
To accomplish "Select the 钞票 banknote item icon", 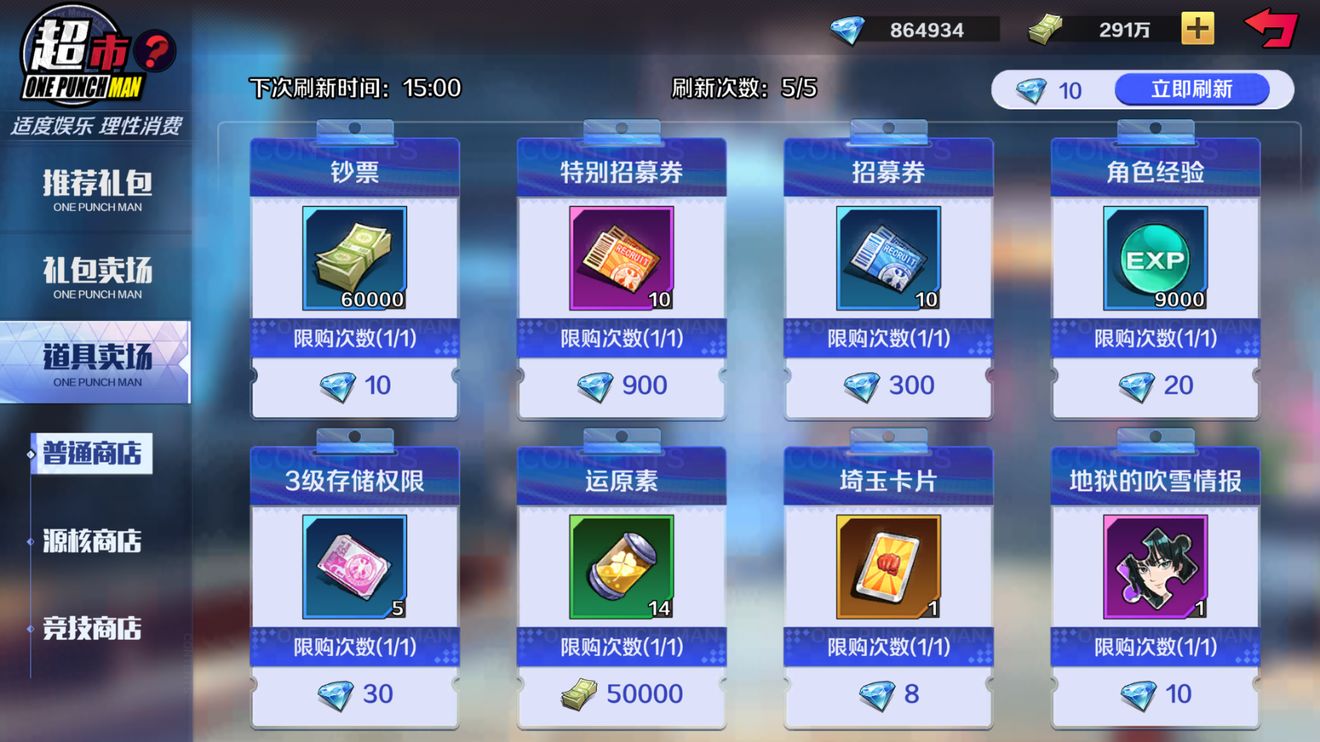I will [x=353, y=258].
